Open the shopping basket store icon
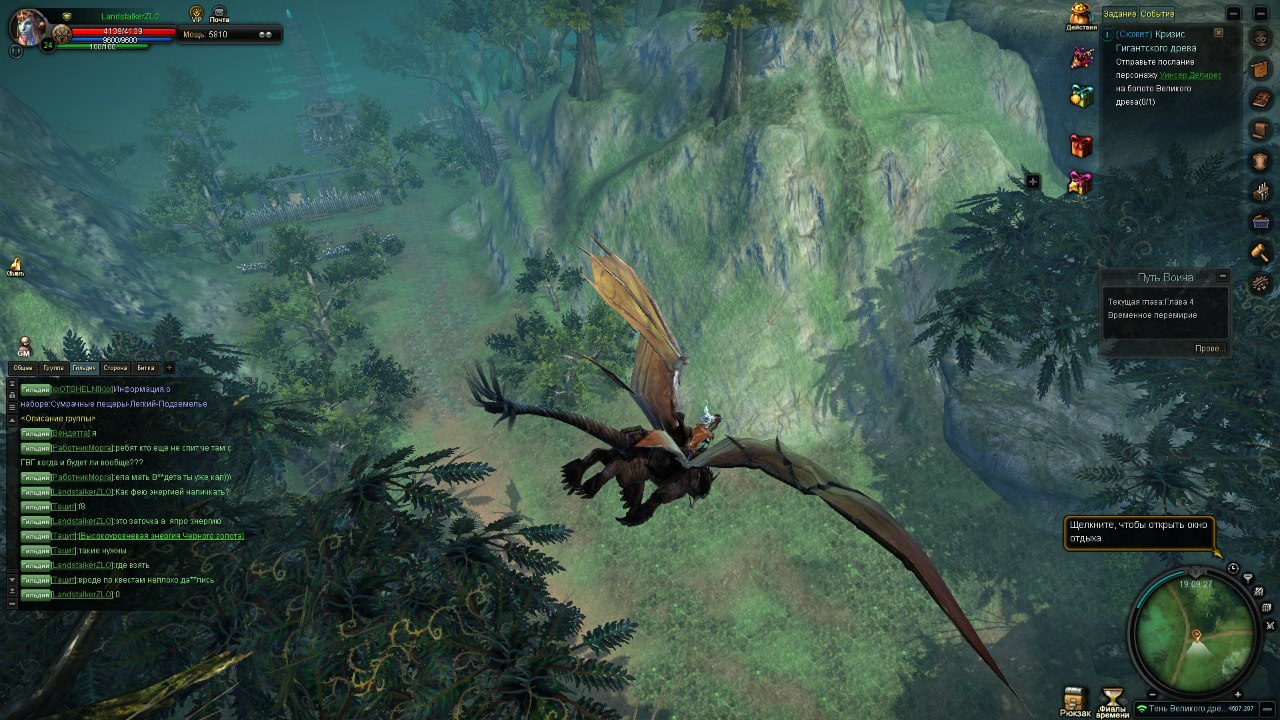This screenshot has width=1280, height=720. [1260, 221]
